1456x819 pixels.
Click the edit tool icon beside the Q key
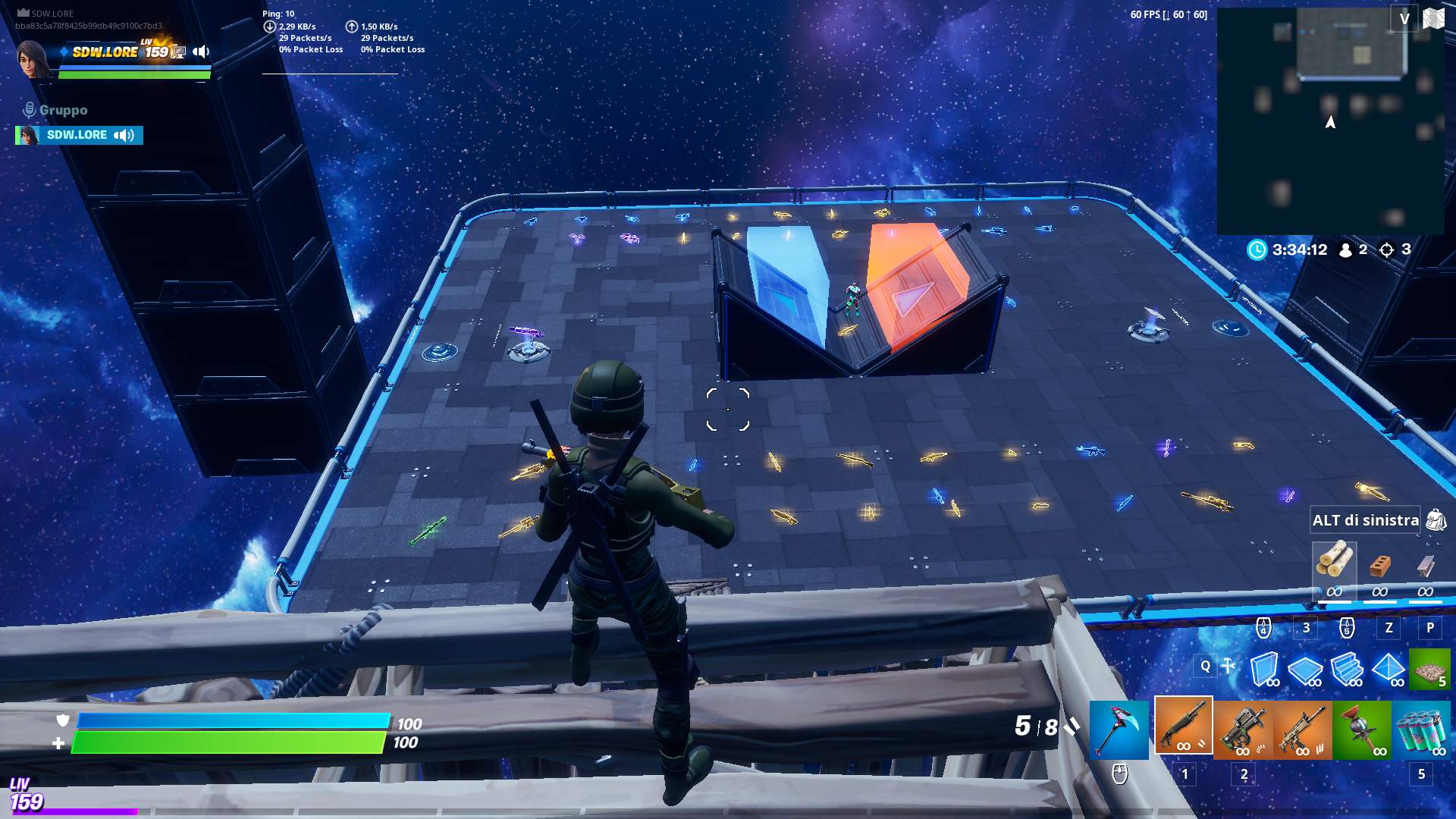pos(1229,666)
